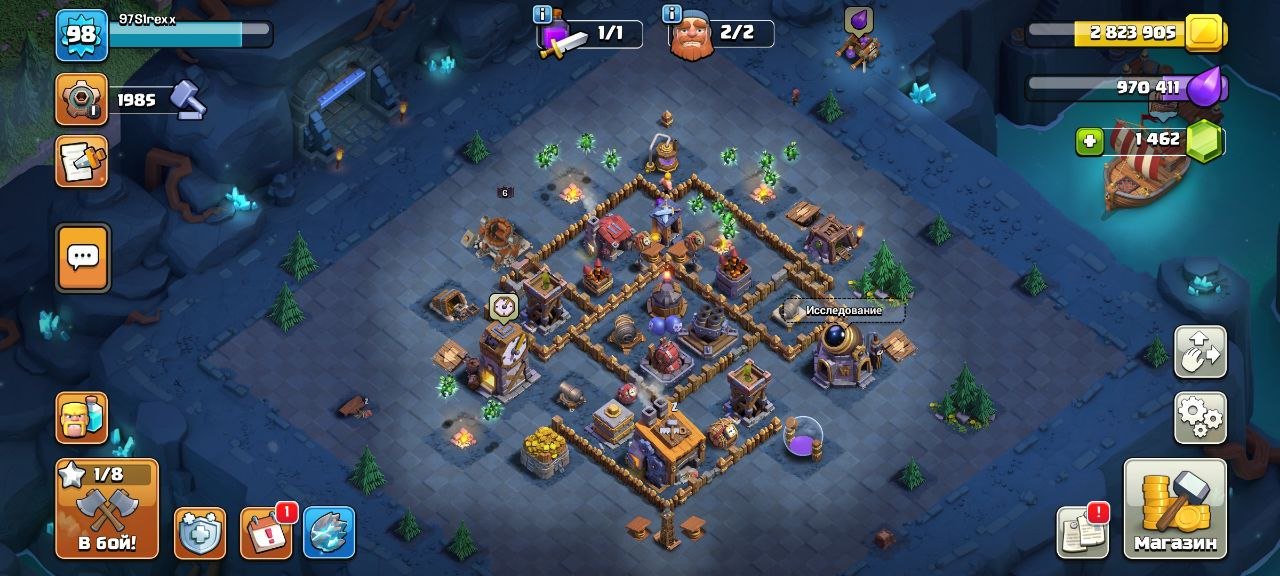Image resolution: width=1280 pixels, height=576 pixels.
Task: Open the chat speech bubble button
Action: 82,256
